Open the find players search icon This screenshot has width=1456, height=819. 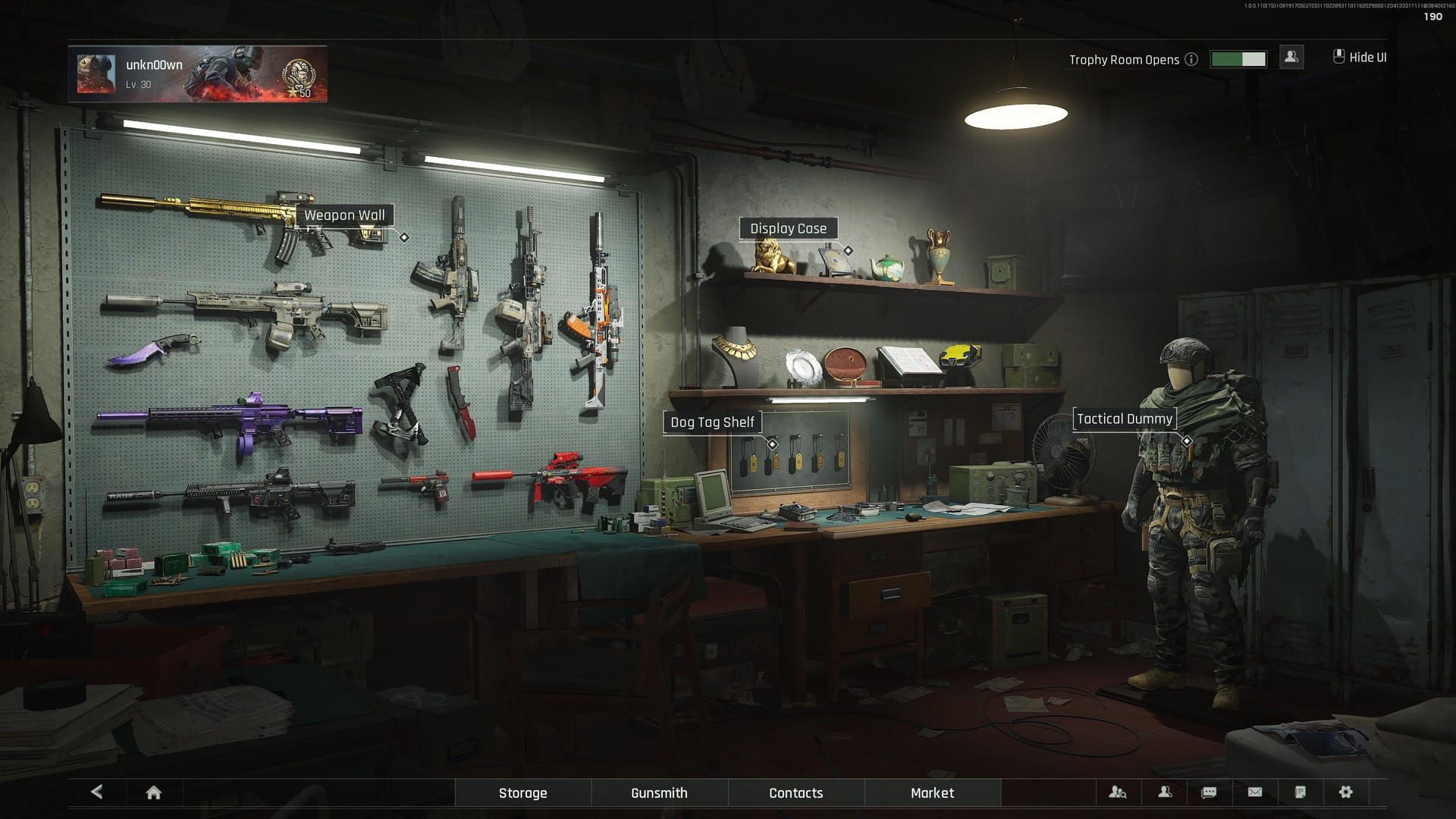point(1118,792)
